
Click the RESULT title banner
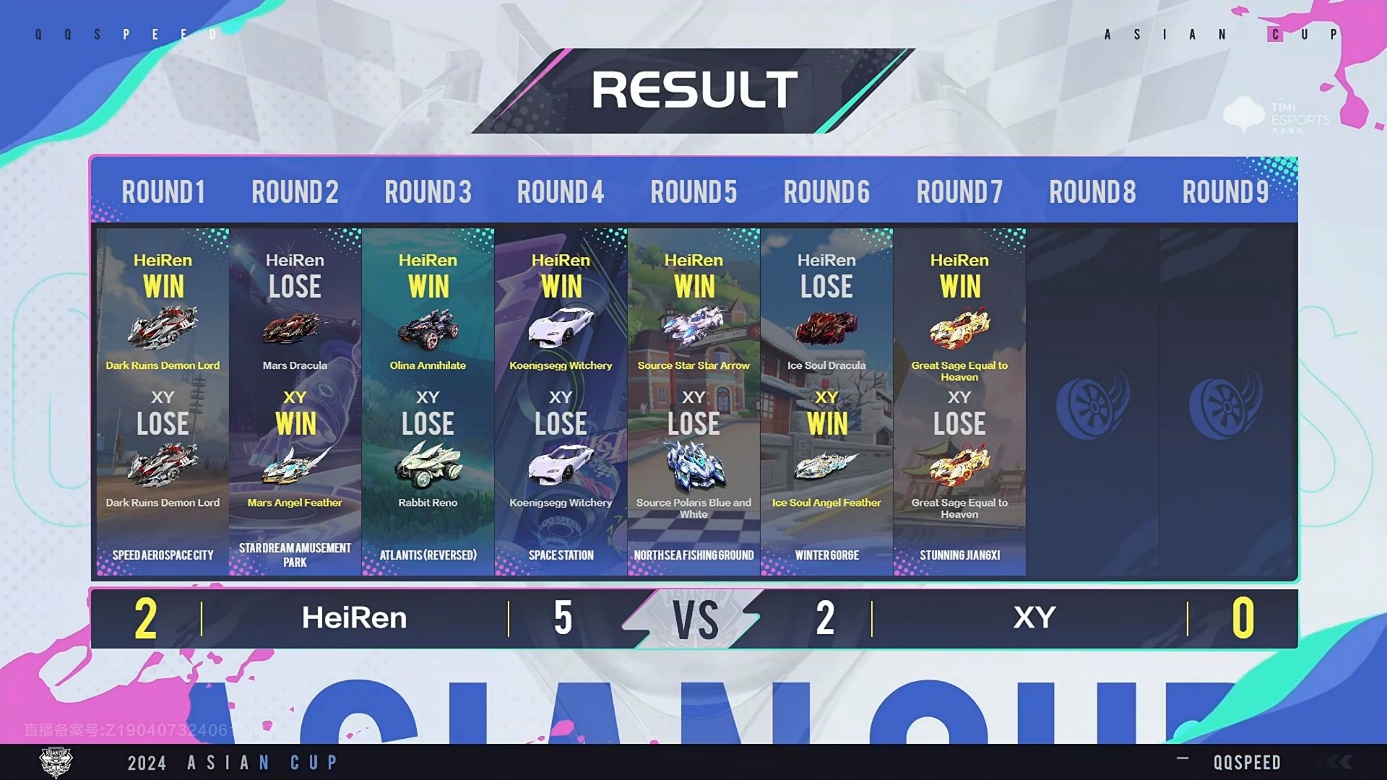(694, 89)
